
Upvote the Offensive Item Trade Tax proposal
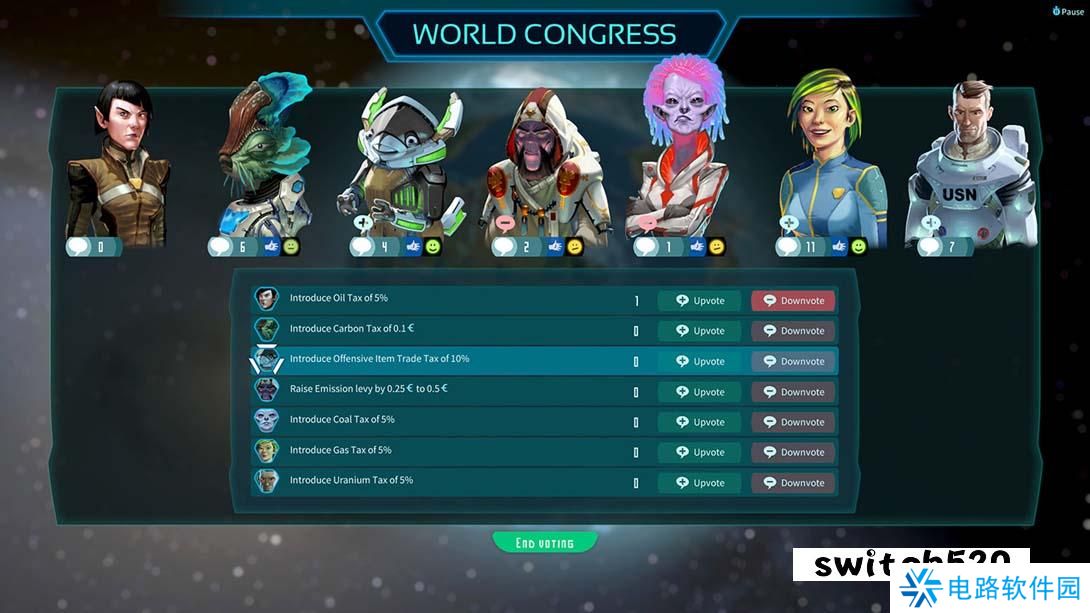[x=699, y=361]
